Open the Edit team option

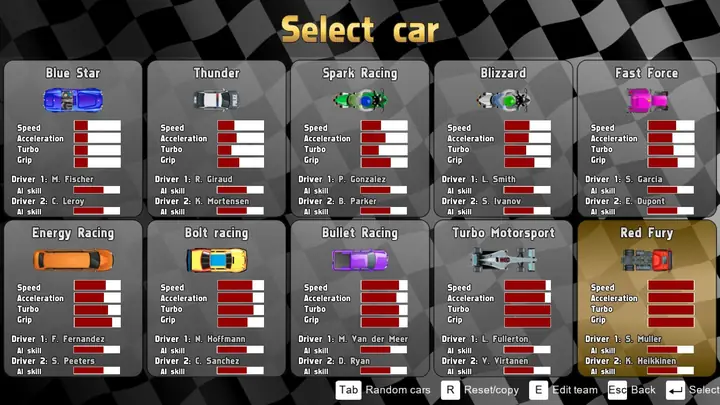pos(566,390)
